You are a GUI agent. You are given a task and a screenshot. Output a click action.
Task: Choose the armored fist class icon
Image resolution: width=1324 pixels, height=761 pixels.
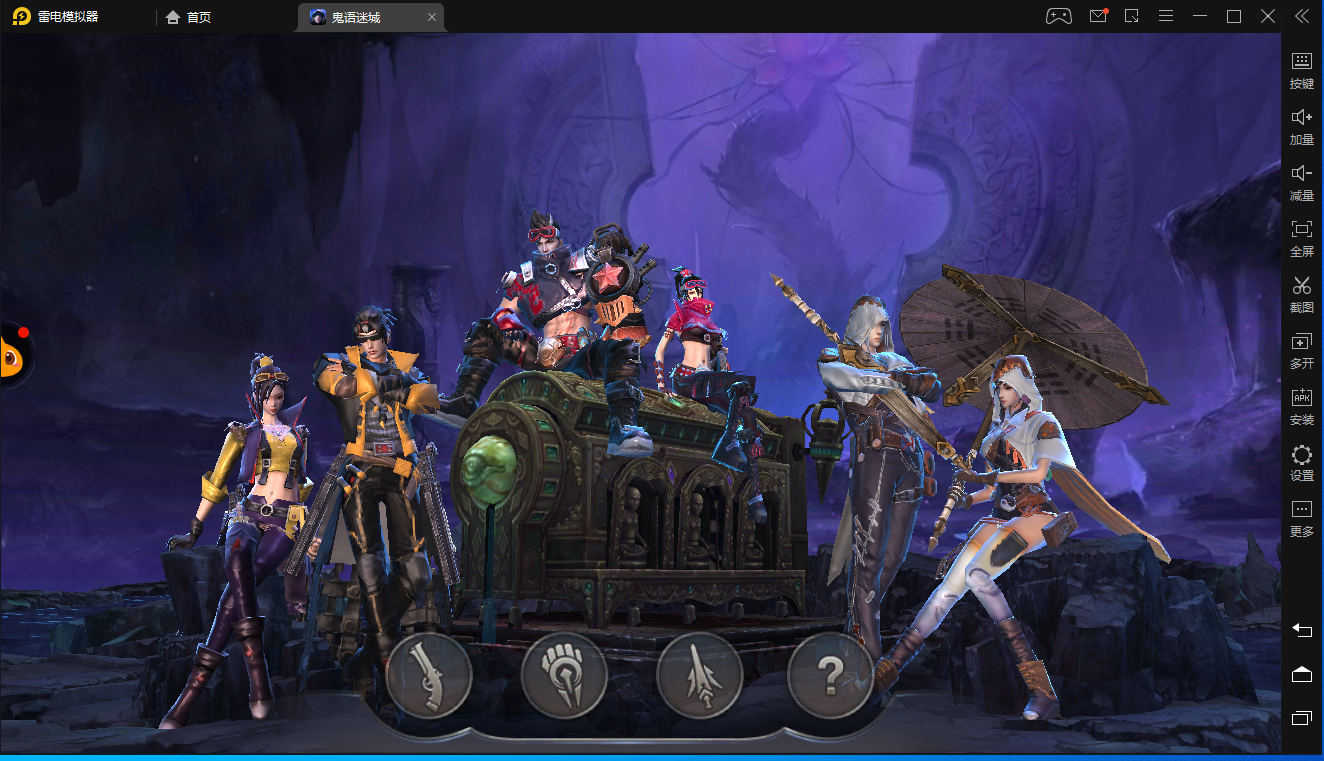point(564,675)
